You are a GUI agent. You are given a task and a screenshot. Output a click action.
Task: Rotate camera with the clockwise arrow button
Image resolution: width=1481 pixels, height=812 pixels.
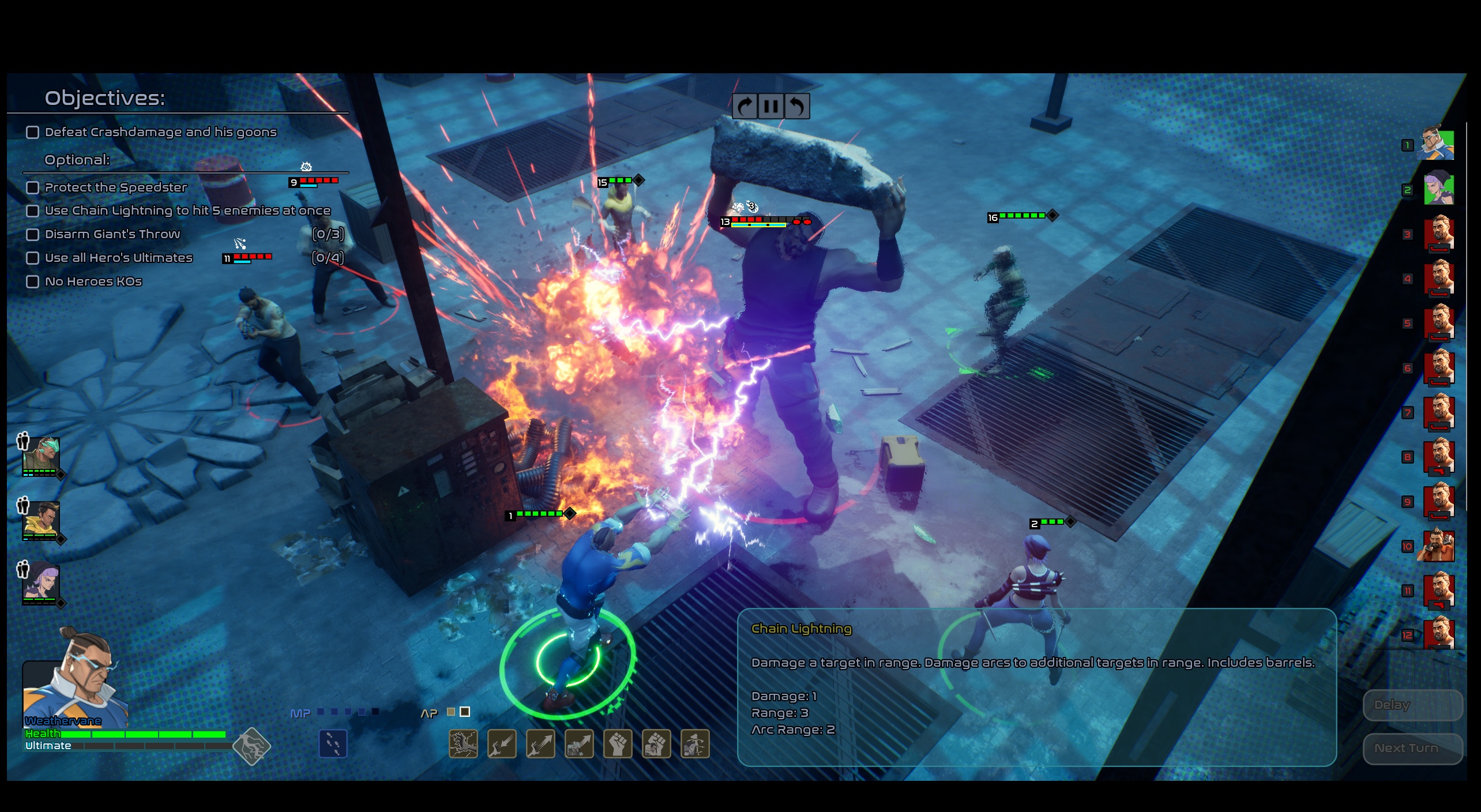pos(745,106)
